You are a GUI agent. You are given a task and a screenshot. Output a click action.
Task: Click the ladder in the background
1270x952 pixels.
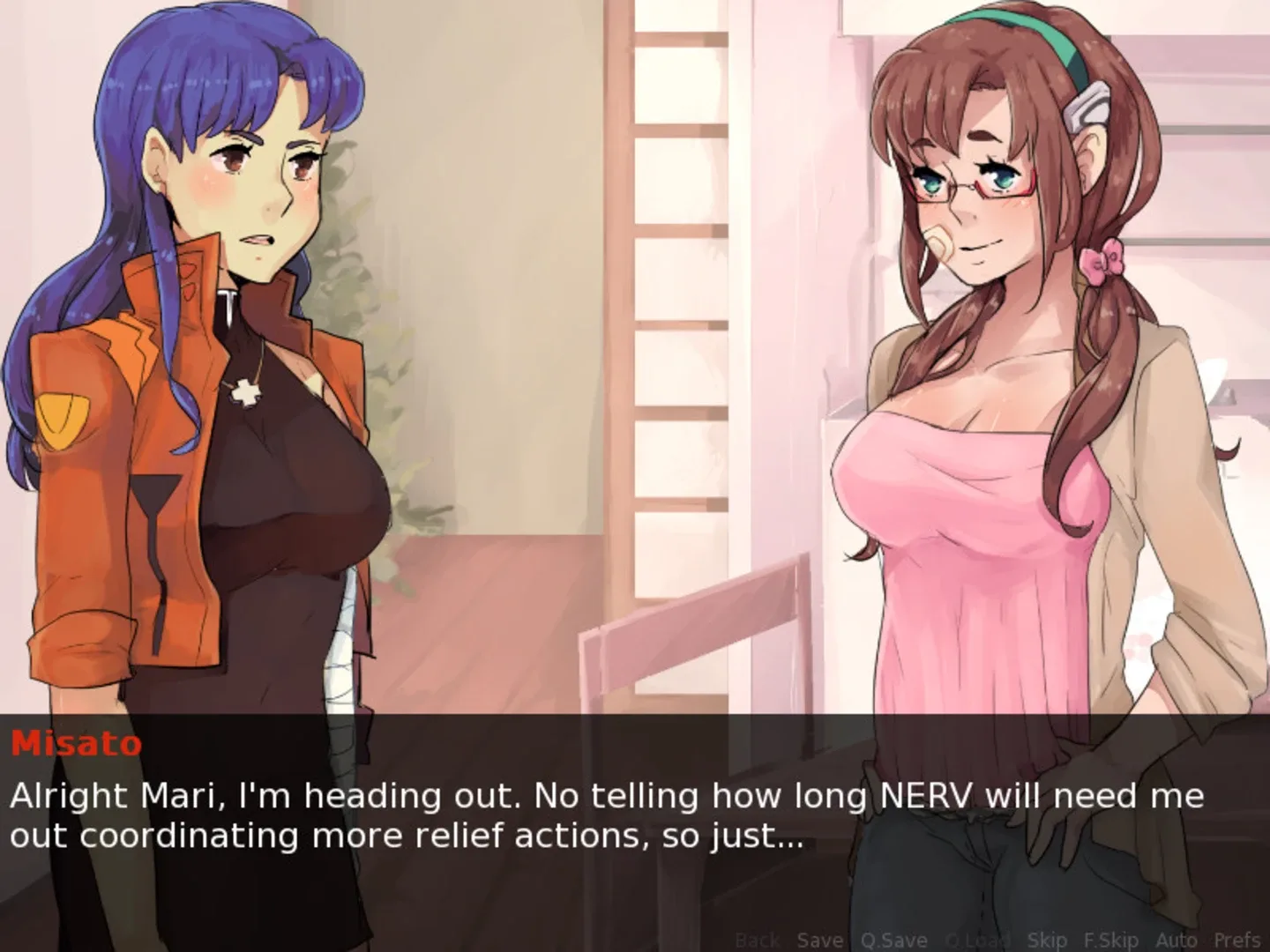pos(666,264)
